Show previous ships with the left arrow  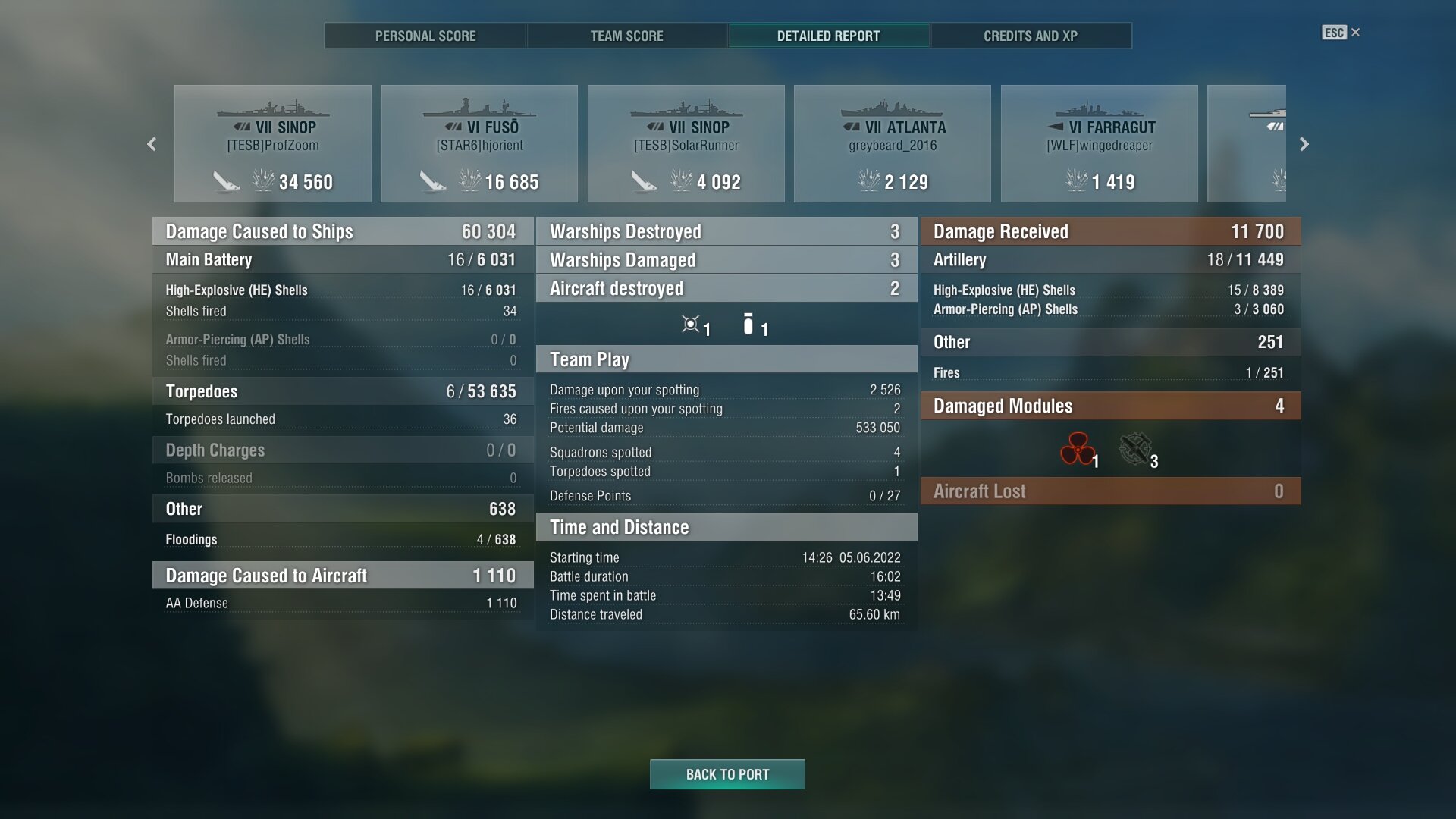[x=152, y=144]
